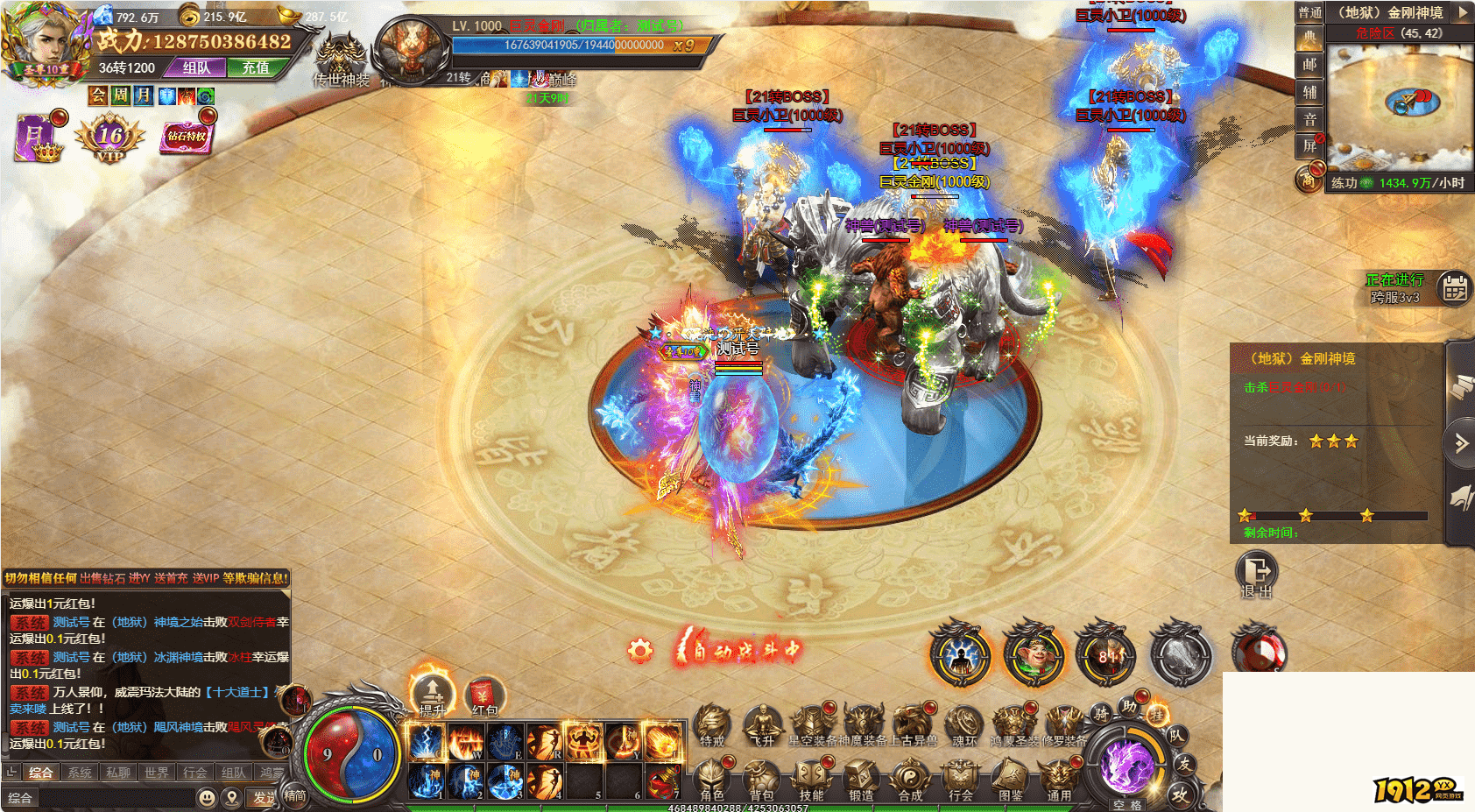This screenshot has height=812, width=1475.
Task: Click the 充值 recharge button
Action: coord(256,67)
